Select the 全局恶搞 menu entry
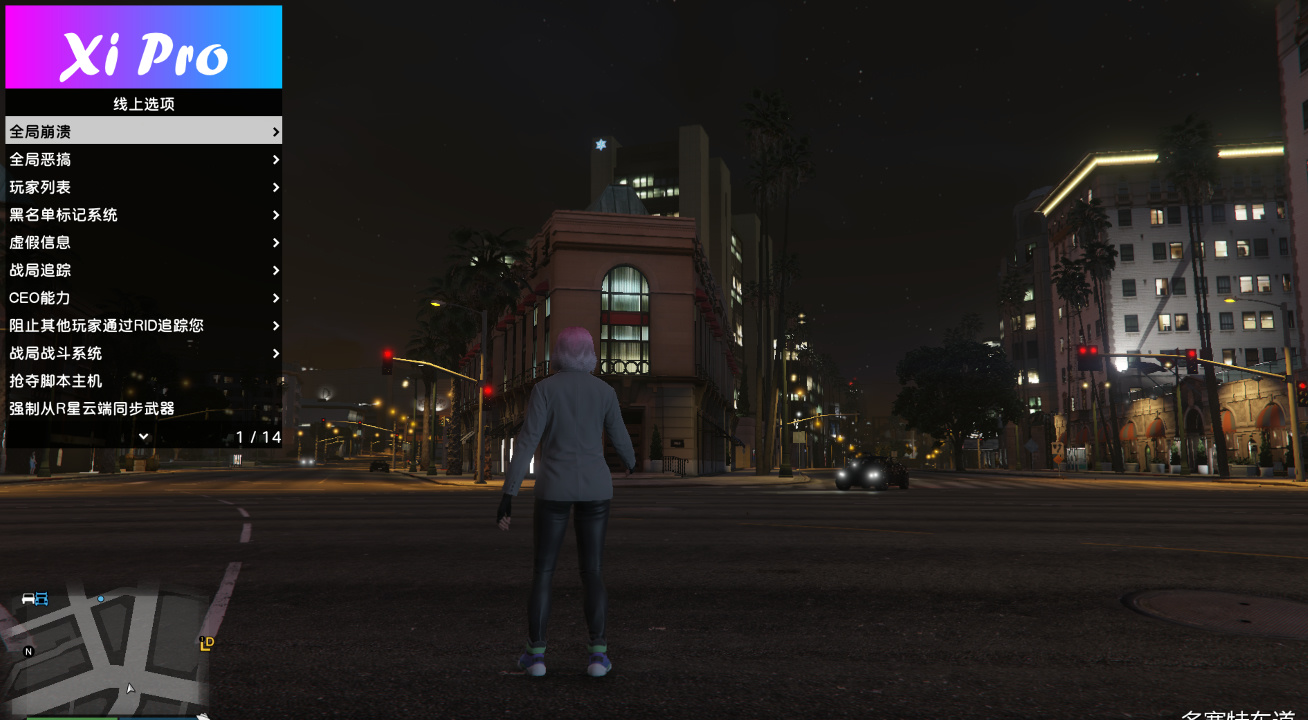 (x=143, y=159)
